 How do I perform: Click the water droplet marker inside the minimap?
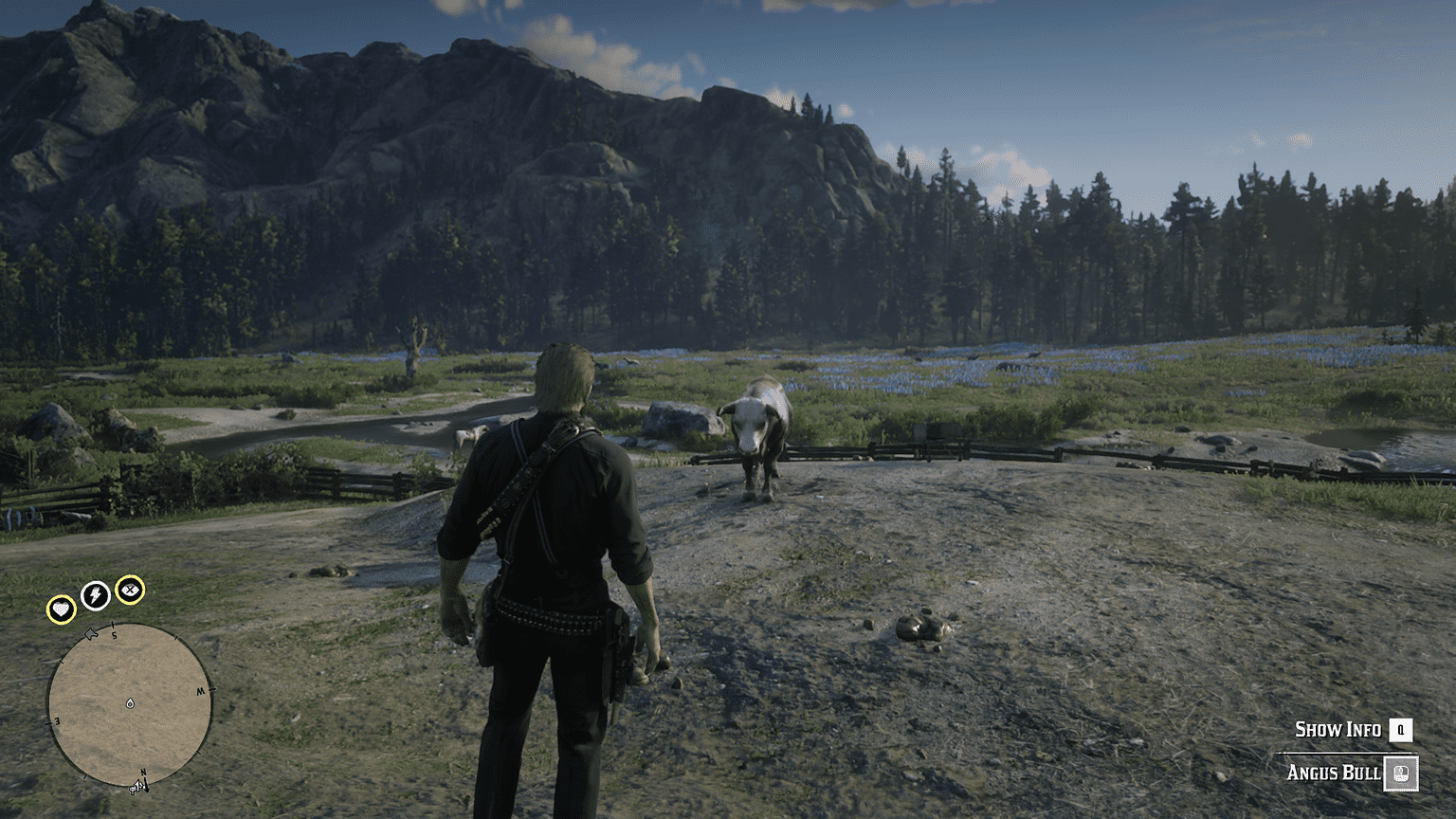click(x=130, y=703)
